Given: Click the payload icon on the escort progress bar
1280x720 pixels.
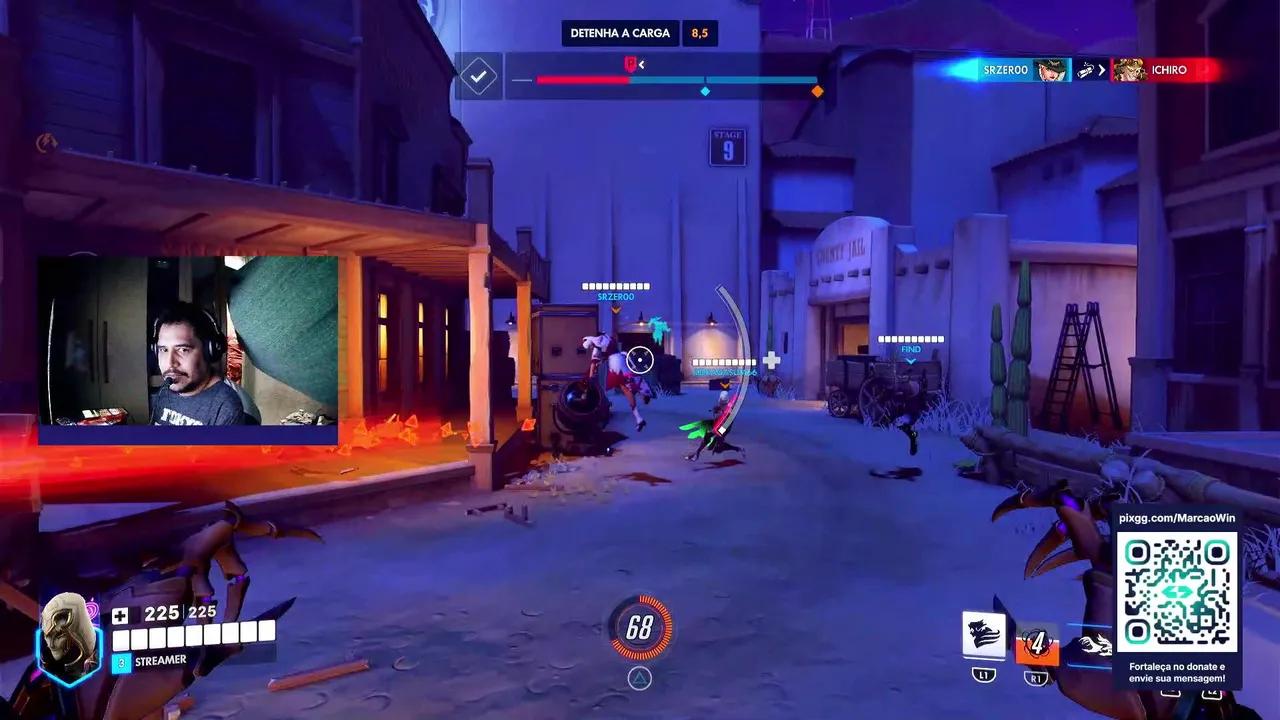Looking at the screenshot, I should pos(629,62).
